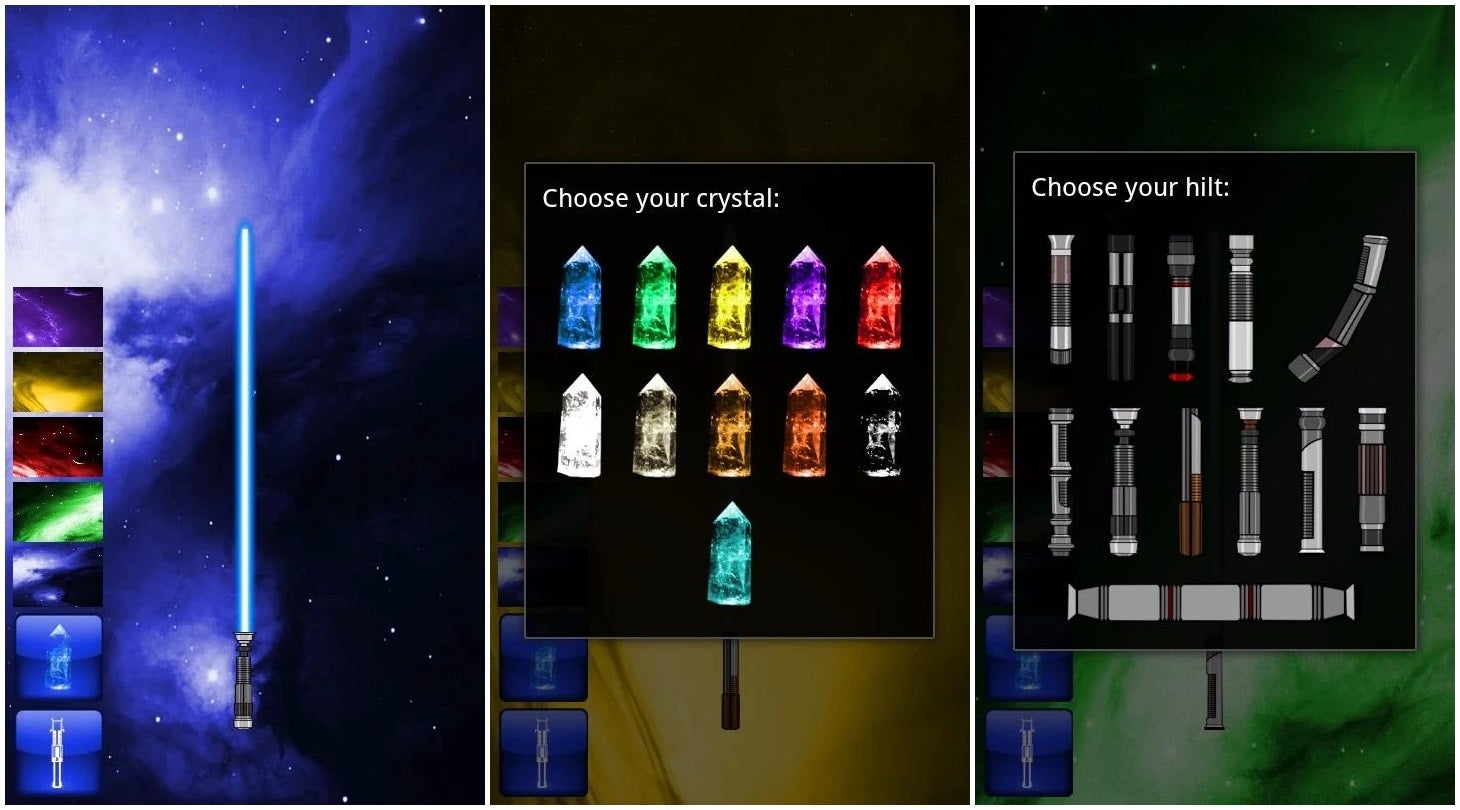Select the green crystal

pyautogui.click(x=655, y=298)
